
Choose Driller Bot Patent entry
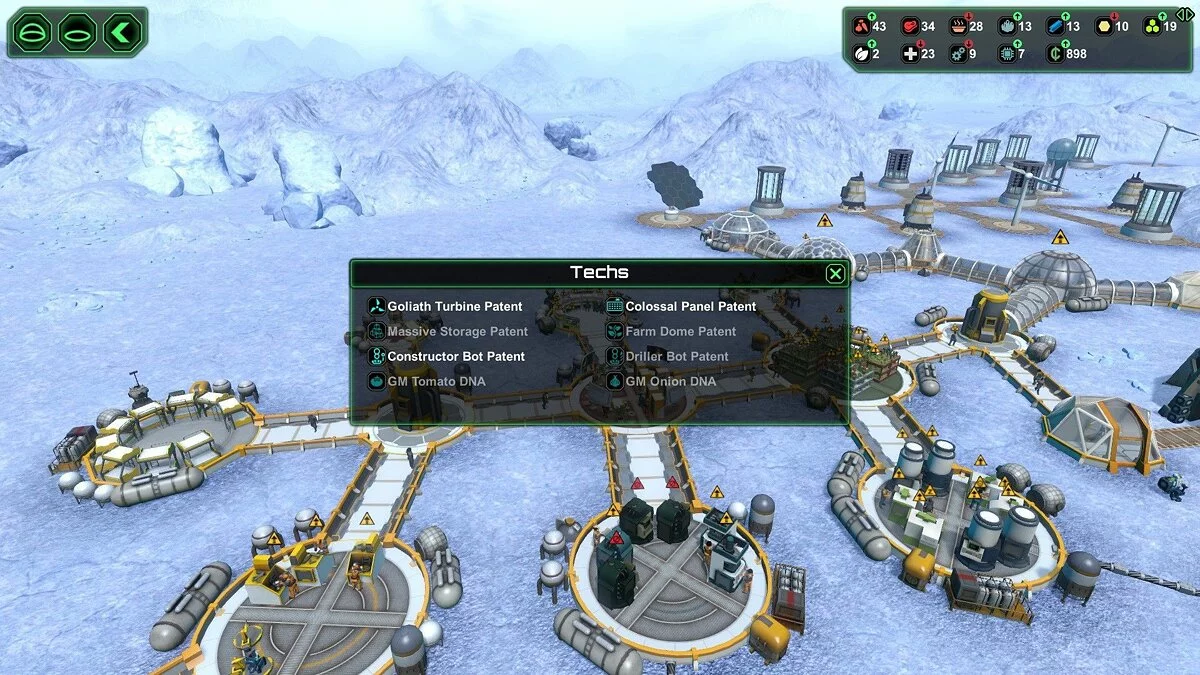(676, 357)
